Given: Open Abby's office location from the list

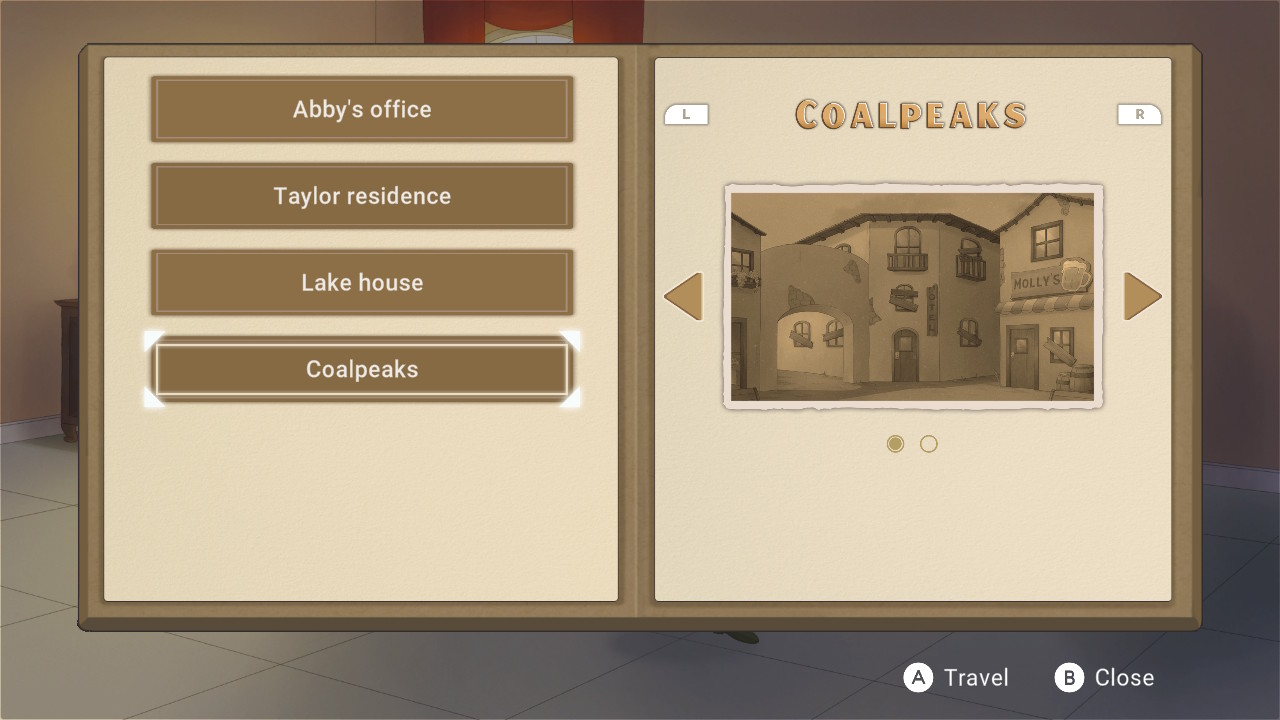Looking at the screenshot, I should point(362,109).
